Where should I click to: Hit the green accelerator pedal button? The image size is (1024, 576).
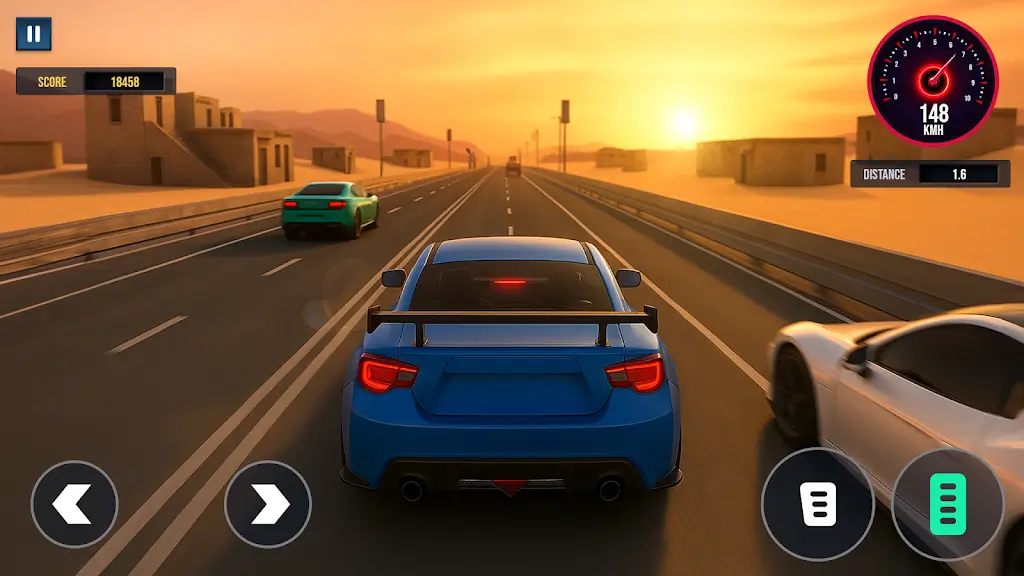click(x=946, y=504)
